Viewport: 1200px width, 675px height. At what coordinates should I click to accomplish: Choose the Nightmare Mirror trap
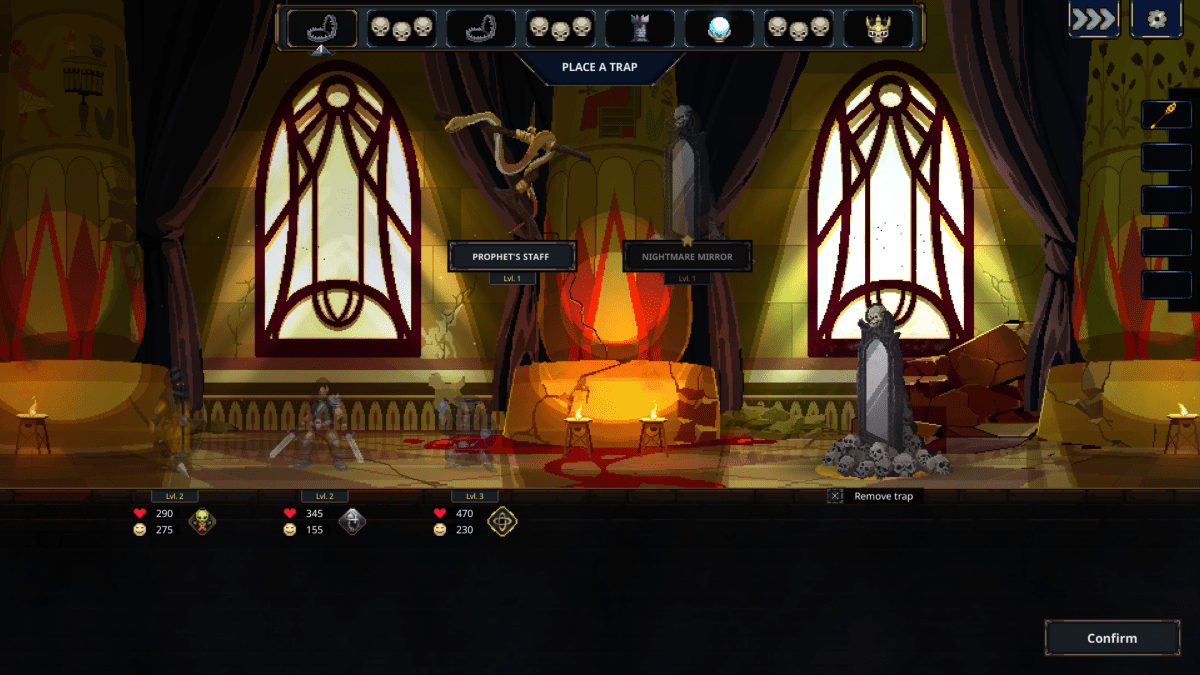click(687, 256)
